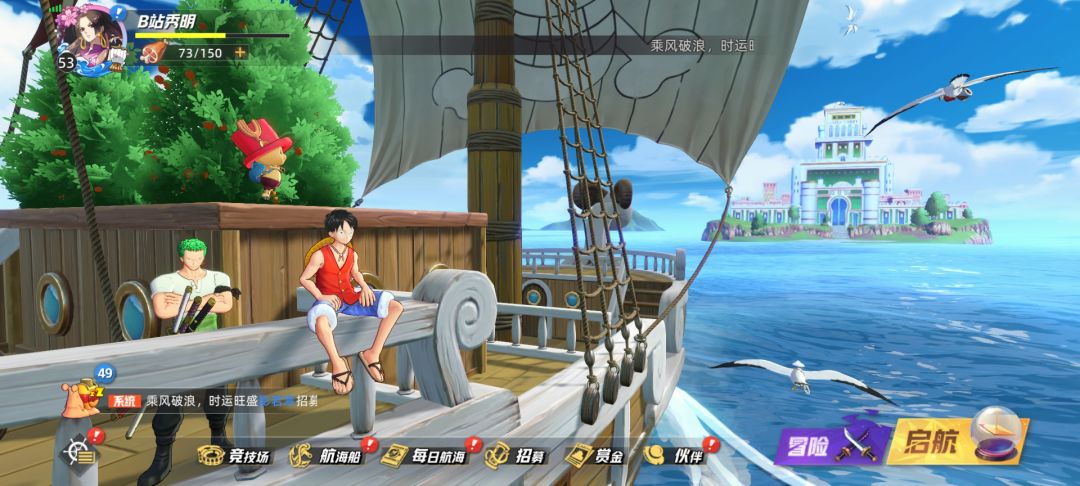Open the 航海船 ship menu
The image size is (1080, 486).
pos(325,456)
